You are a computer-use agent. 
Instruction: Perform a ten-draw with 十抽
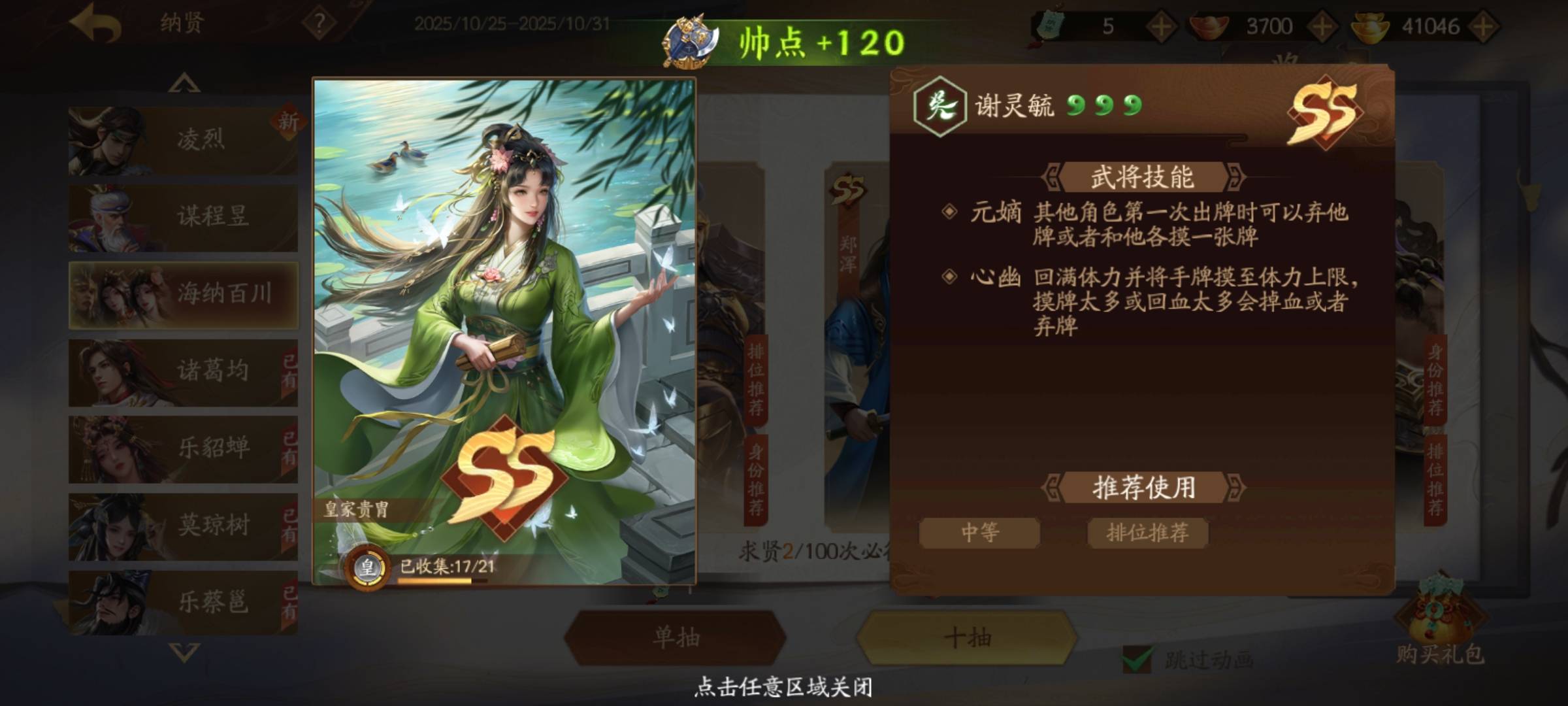click(x=967, y=637)
